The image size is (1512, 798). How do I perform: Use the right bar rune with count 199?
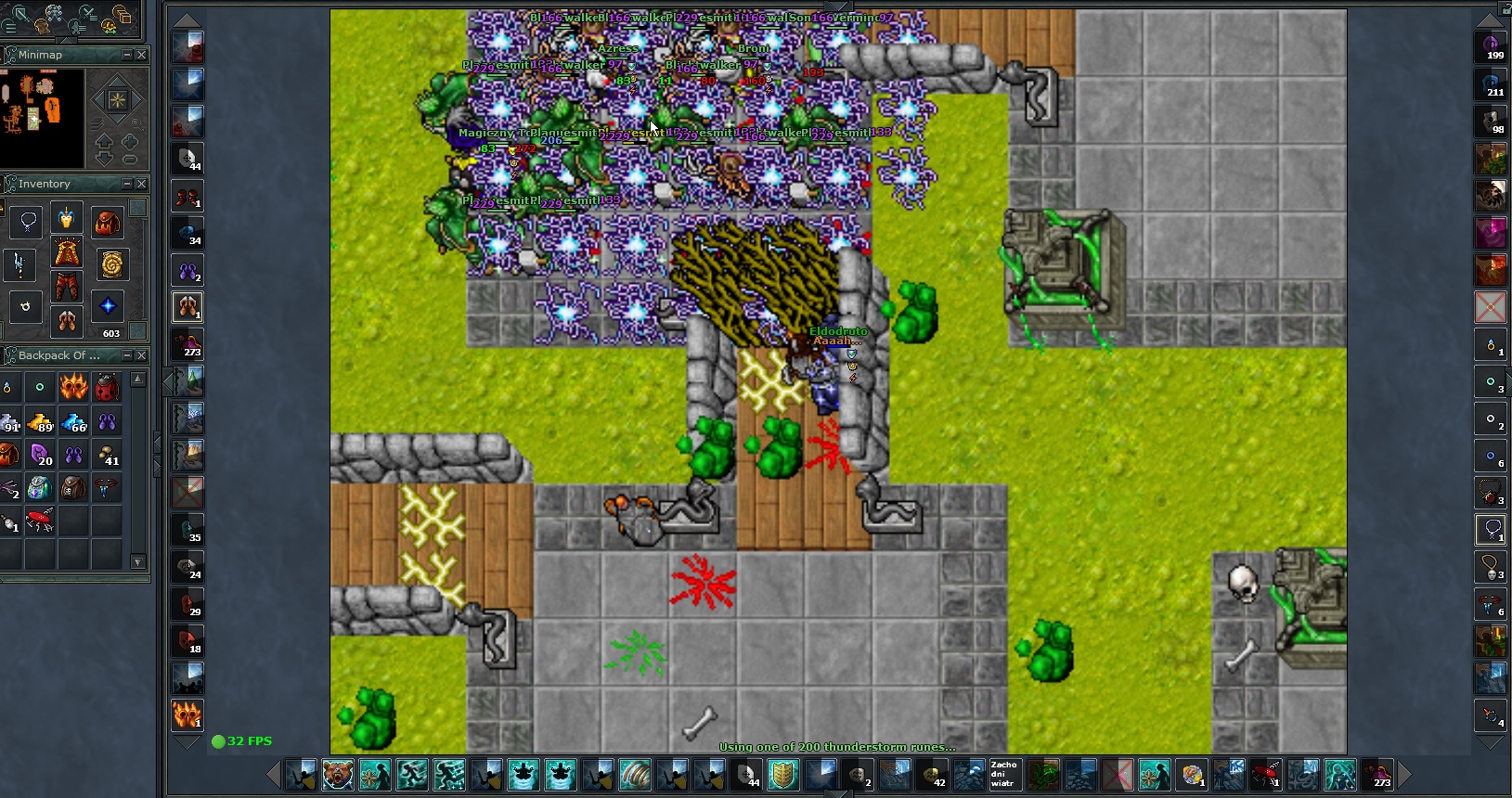[1491, 47]
